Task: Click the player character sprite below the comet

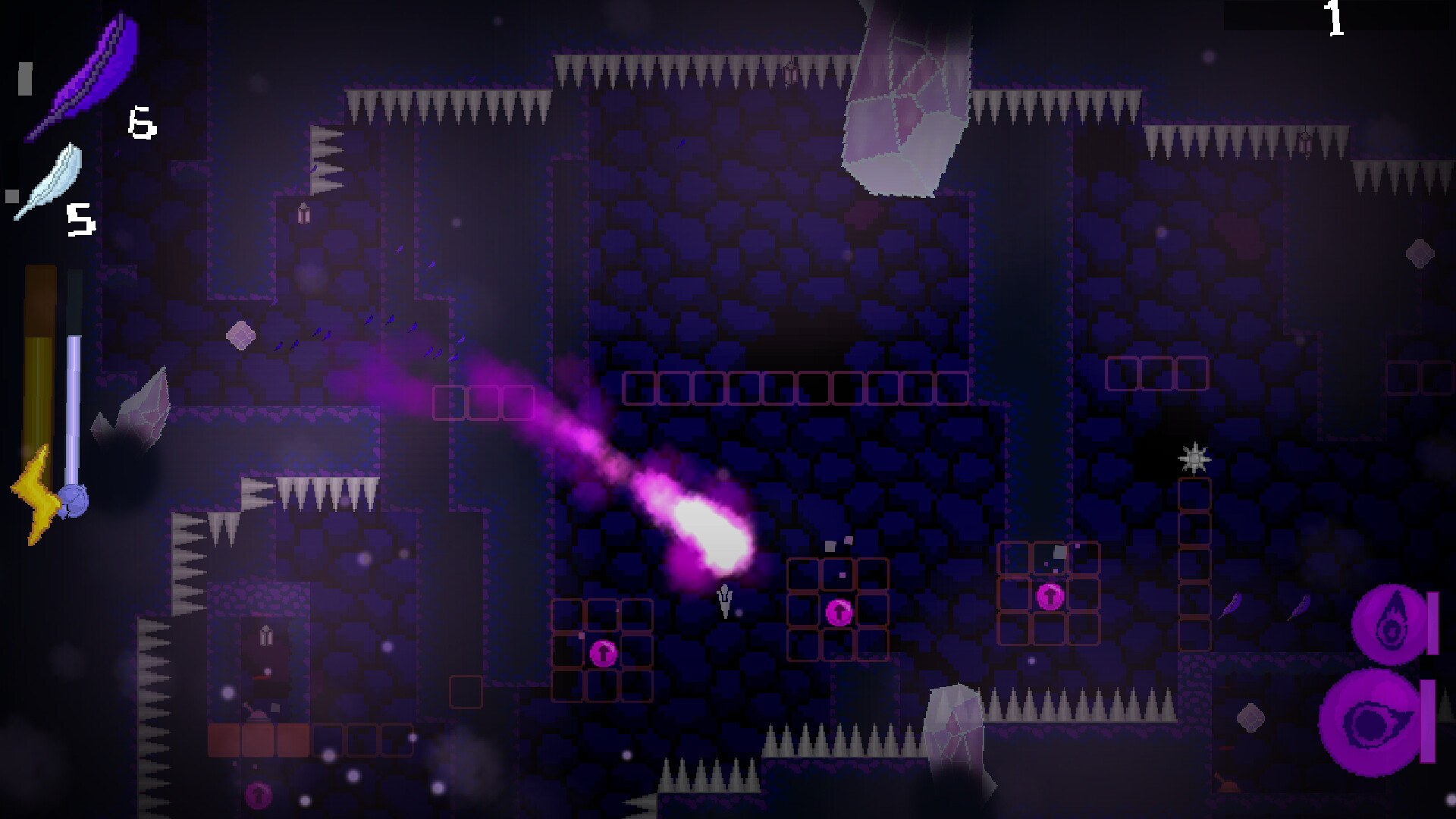Action: pyautogui.click(x=724, y=599)
